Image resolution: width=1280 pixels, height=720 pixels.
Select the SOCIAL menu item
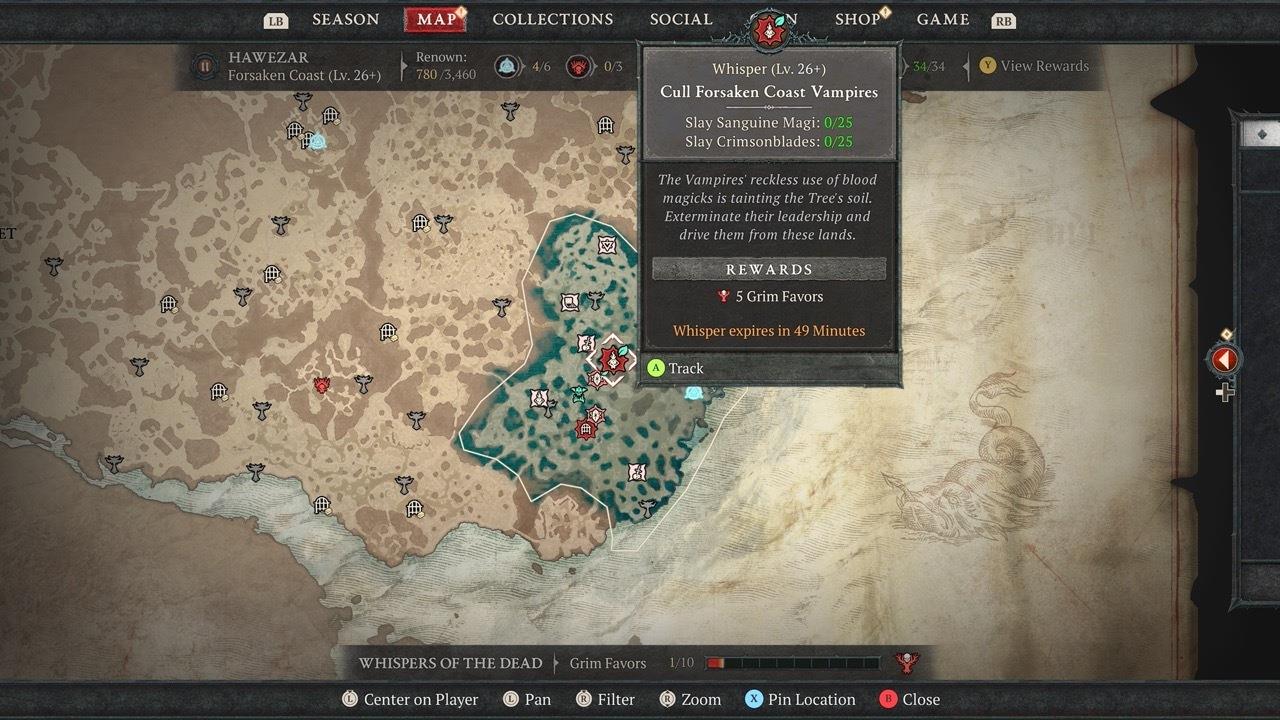680,19
